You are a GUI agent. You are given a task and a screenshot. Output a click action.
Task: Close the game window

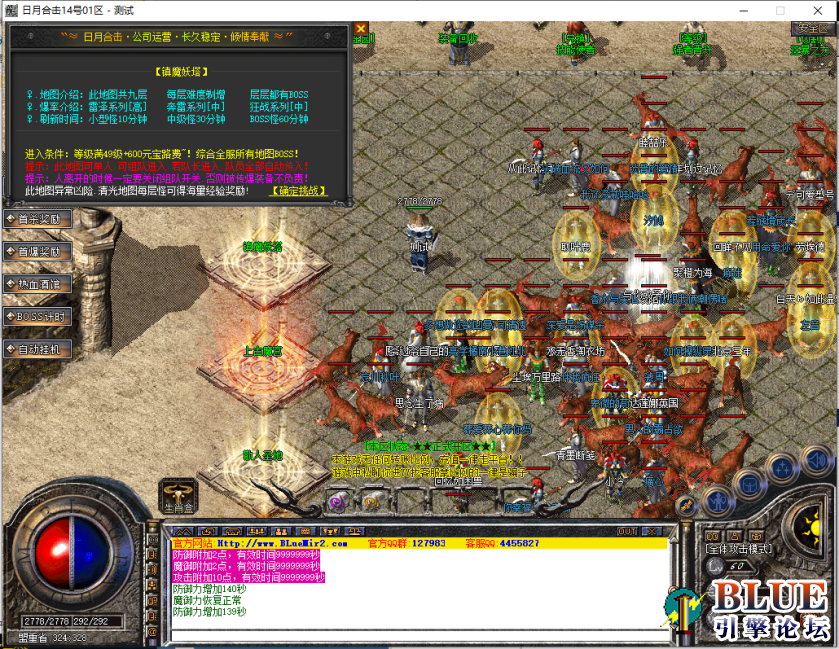(x=812, y=9)
